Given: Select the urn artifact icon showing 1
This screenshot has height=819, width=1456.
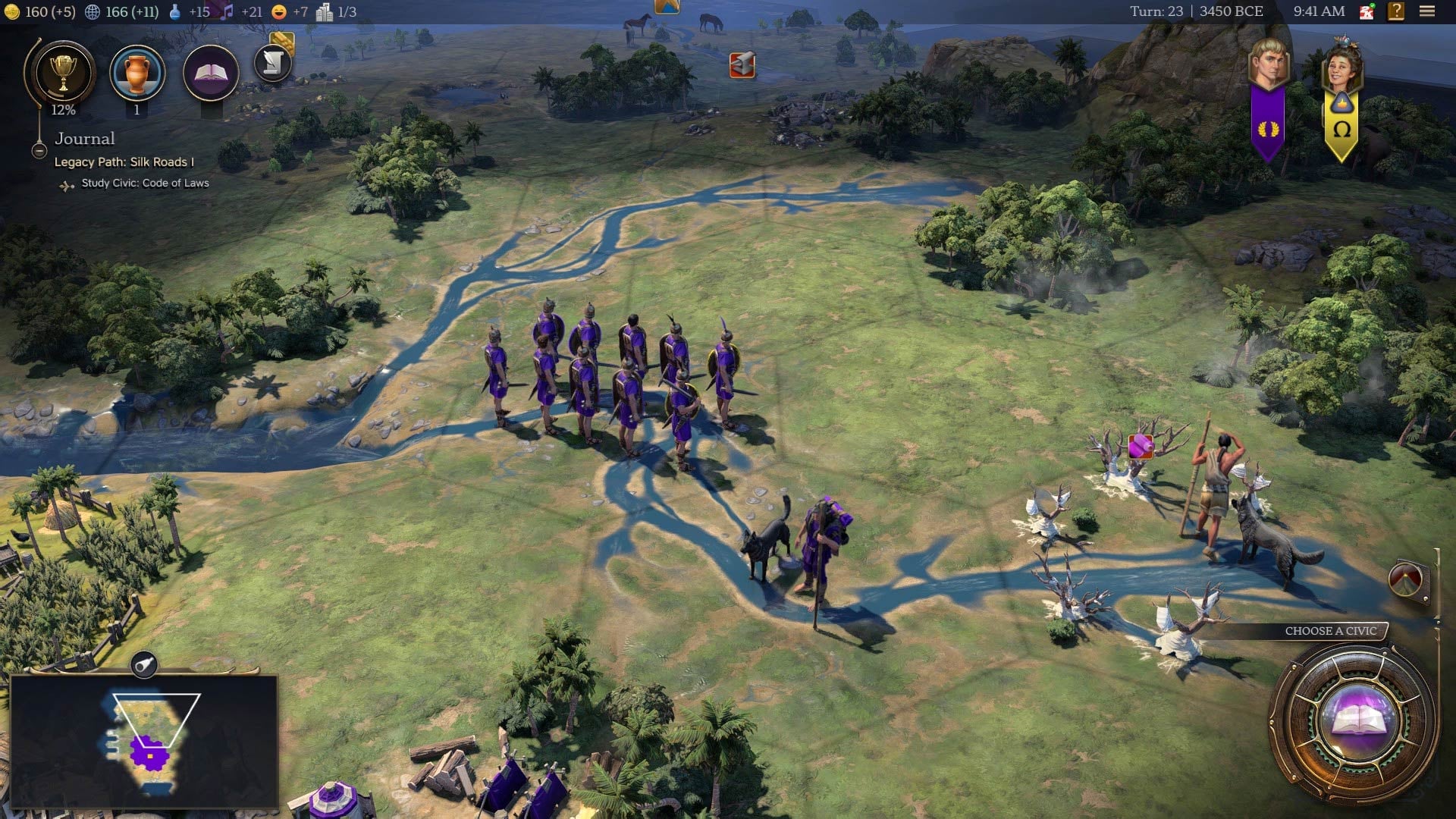Looking at the screenshot, I should coord(137,72).
